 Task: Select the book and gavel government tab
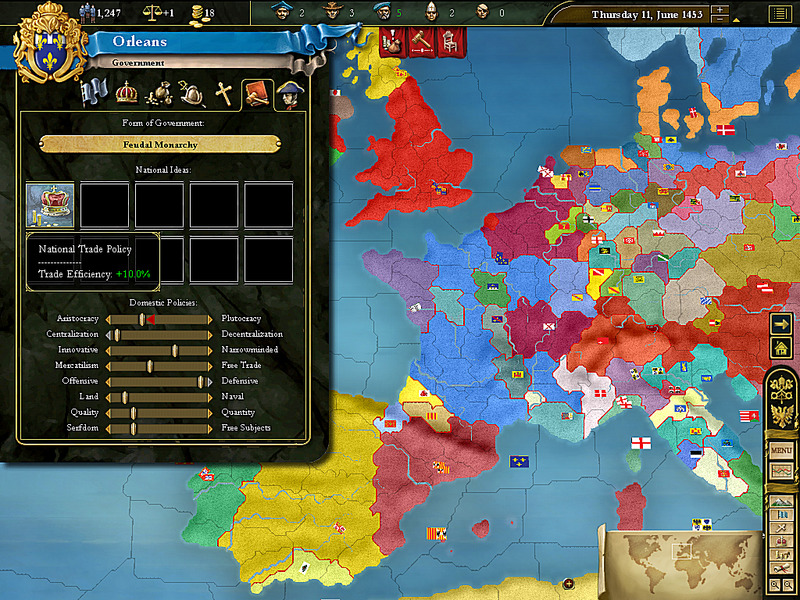[x=257, y=94]
